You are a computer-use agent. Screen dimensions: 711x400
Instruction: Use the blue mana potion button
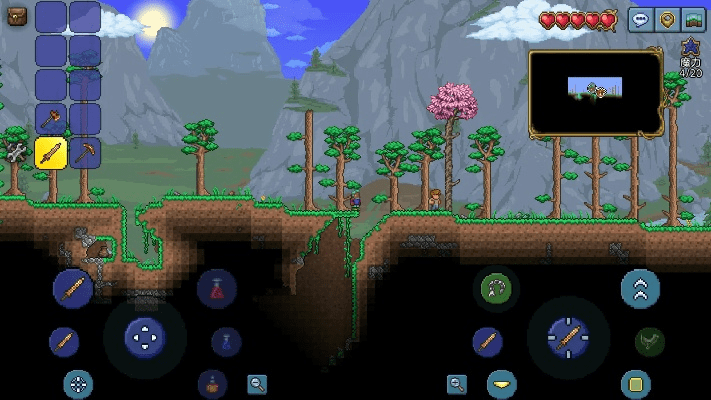(x=226, y=342)
